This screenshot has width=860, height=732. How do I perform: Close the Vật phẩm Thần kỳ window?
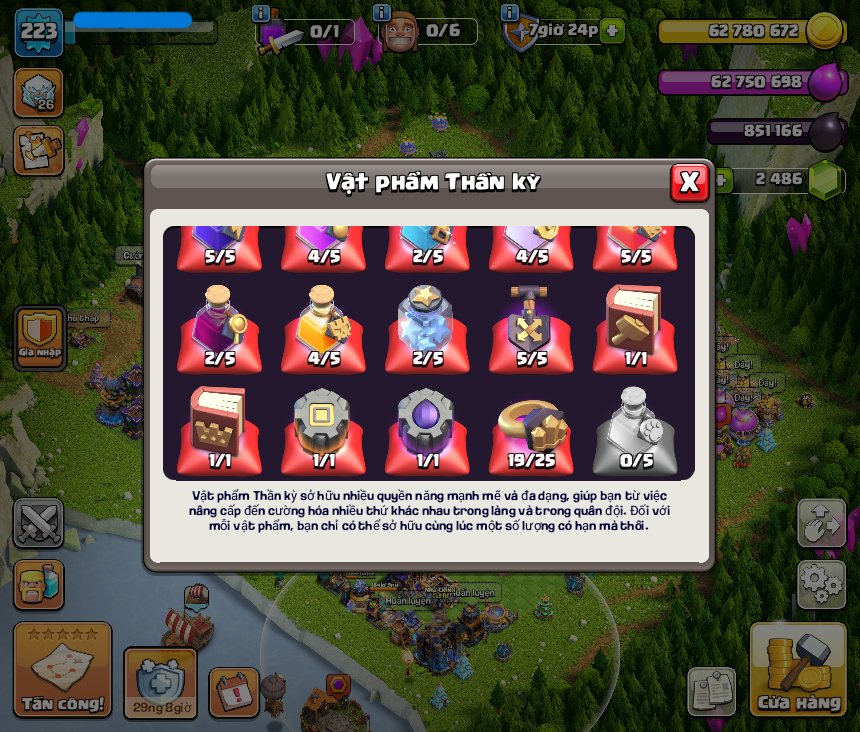(x=689, y=182)
